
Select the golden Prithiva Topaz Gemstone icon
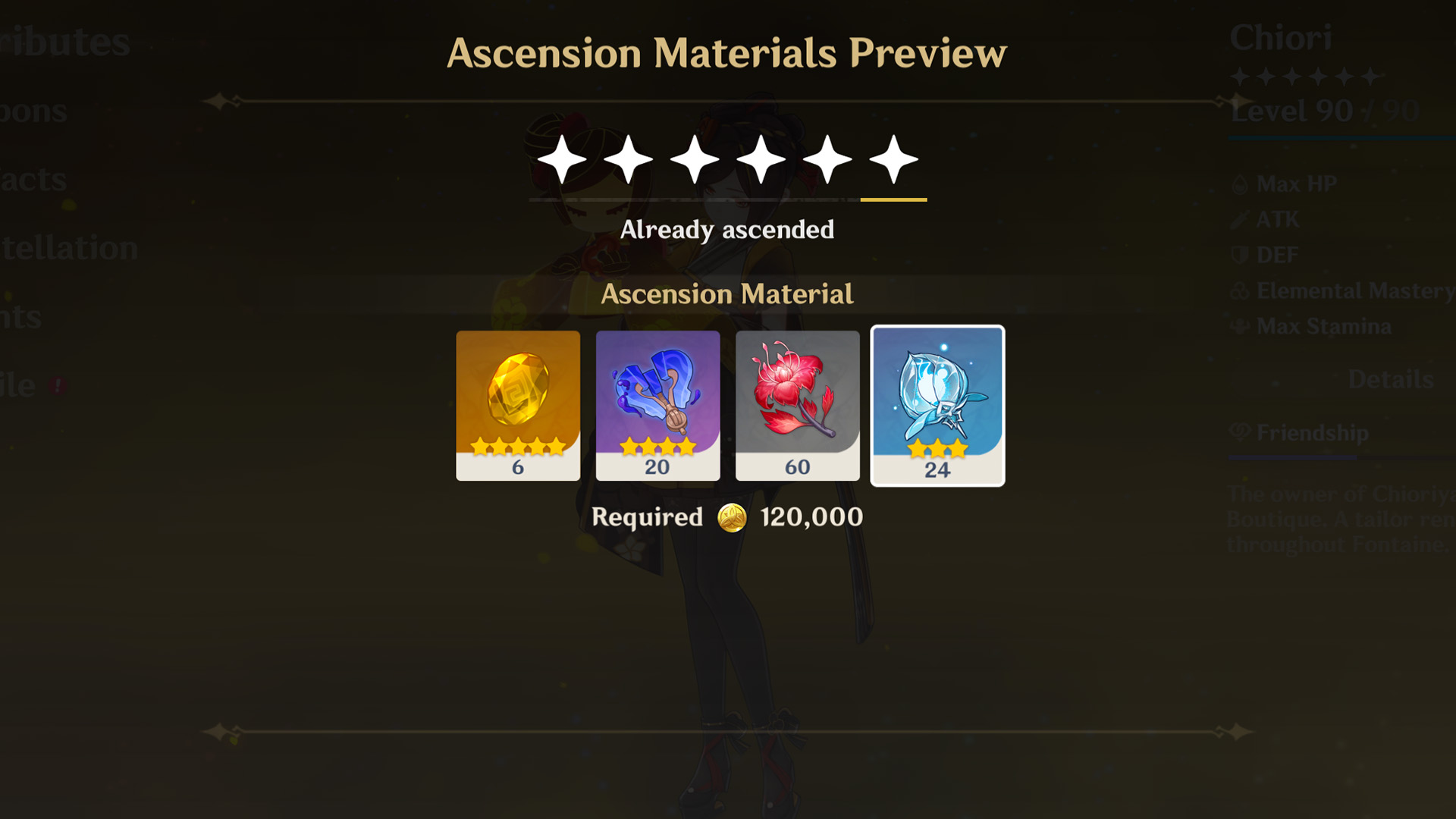[518, 394]
